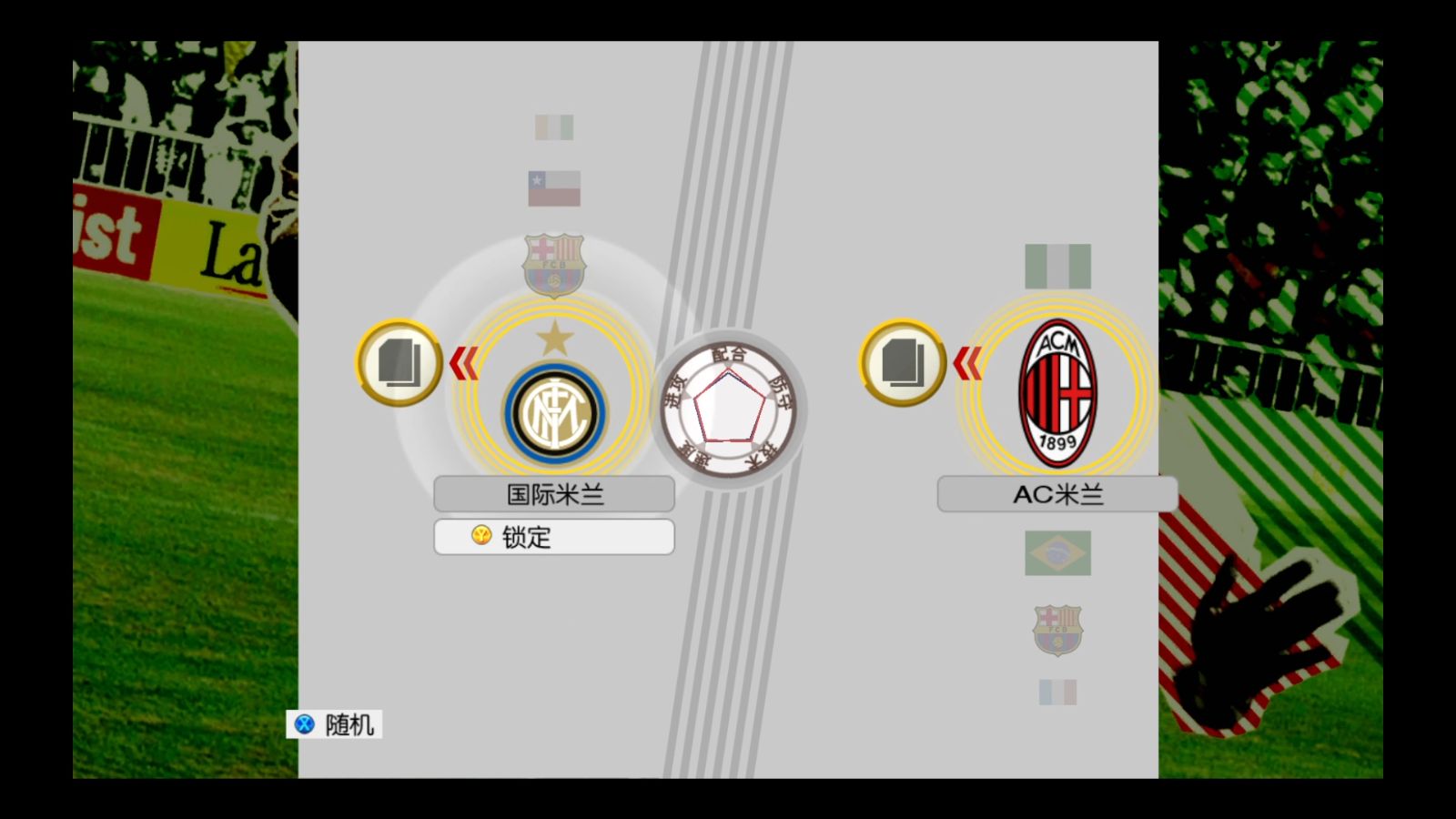Select the Inter Milan club crest
The image size is (1456, 819).
(x=554, y=412)
